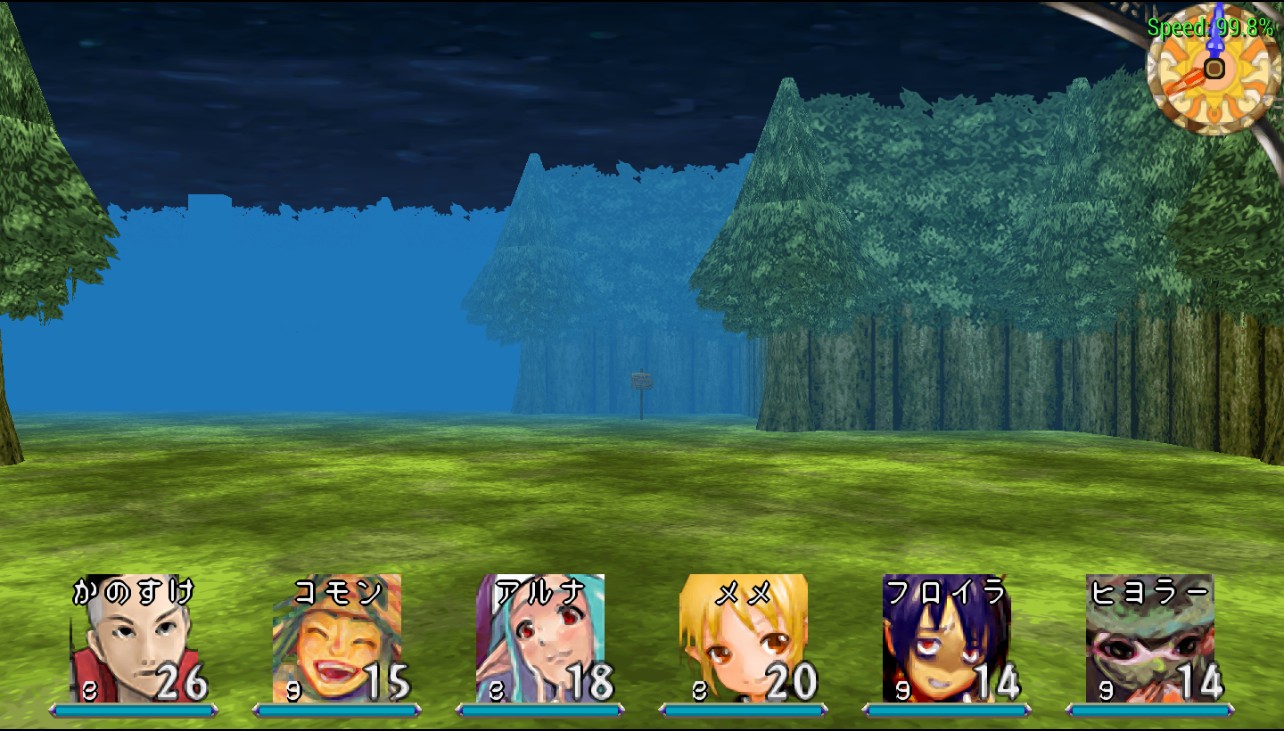This screenshot has height=731, width=1284.
Task: Select party member かのすけ portrait
Action: point(133,638)
